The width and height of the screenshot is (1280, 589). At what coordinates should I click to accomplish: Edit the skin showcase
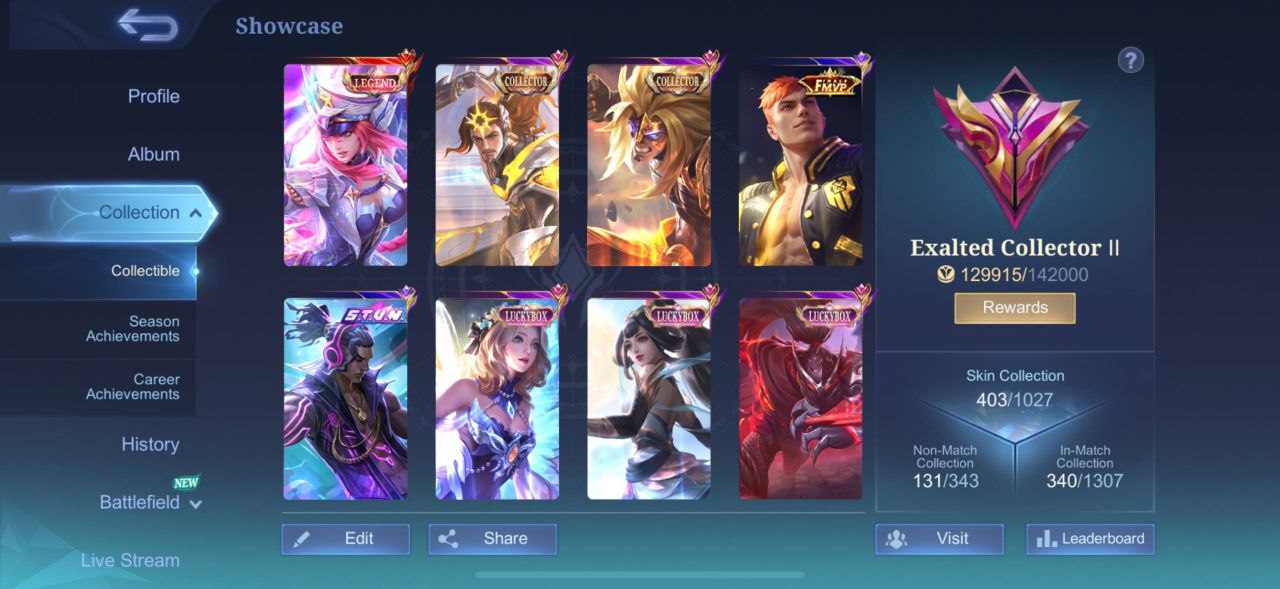345,539
